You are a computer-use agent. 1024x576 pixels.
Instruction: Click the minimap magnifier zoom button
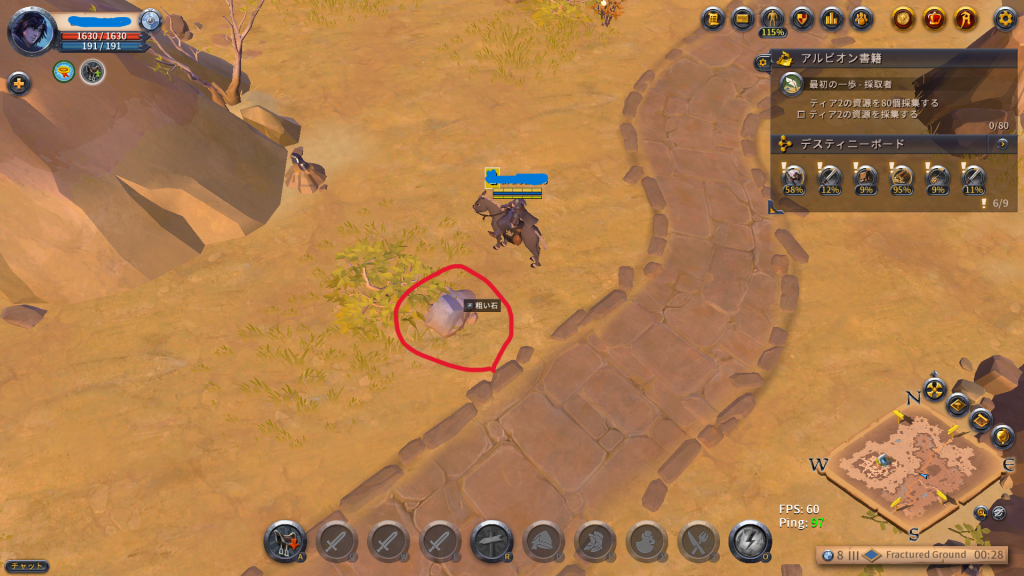pyautogui.click(x=982, y=513)
